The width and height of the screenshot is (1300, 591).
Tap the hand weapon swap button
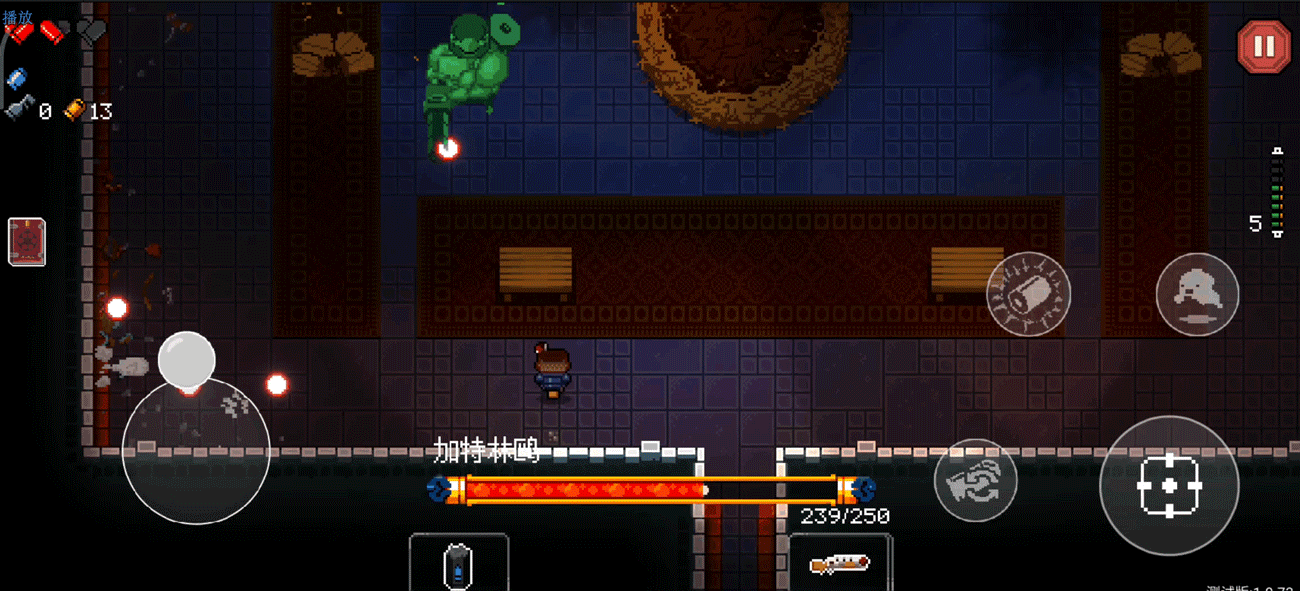click(x=975, y=480)
